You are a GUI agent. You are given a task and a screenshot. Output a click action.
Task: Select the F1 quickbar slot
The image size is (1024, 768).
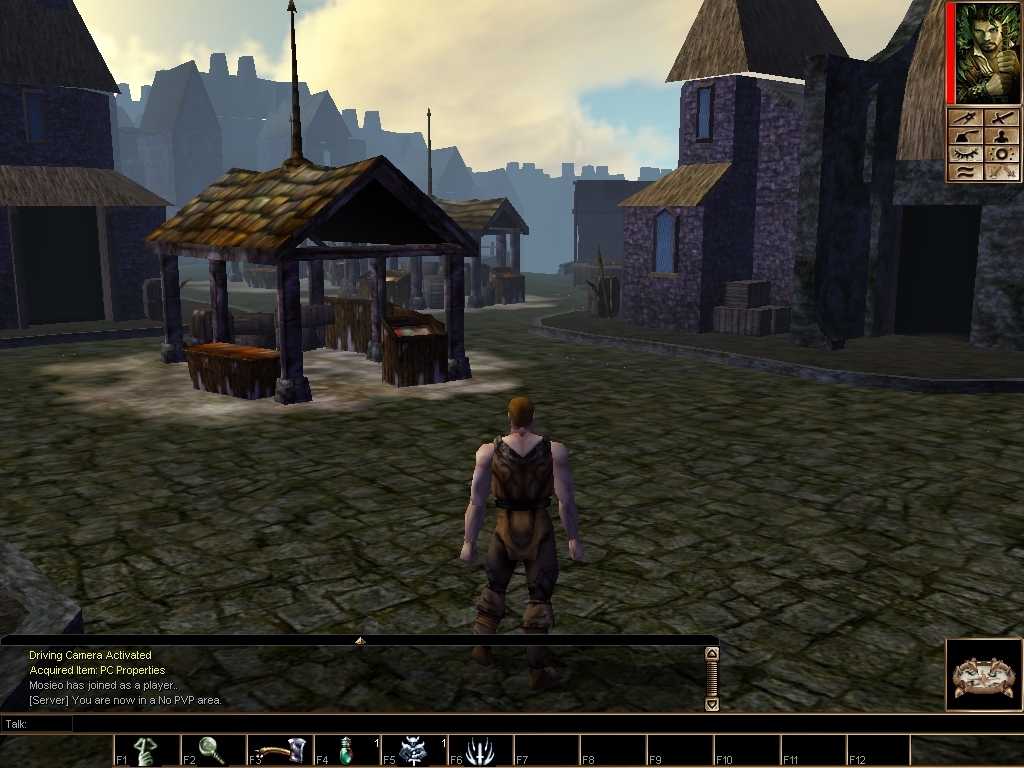[146, 750]
